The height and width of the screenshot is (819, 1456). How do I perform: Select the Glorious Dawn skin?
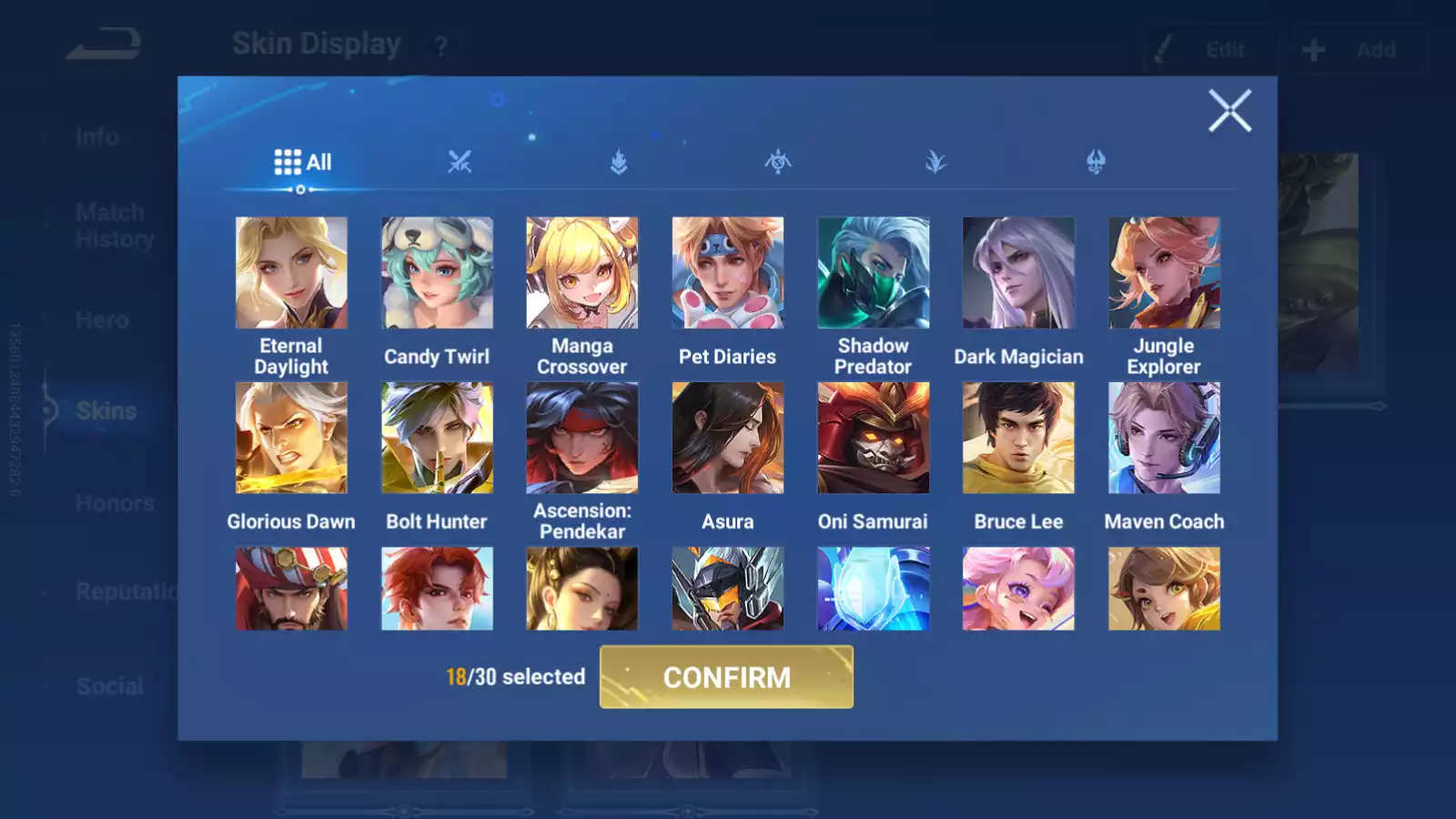(291, 438)
